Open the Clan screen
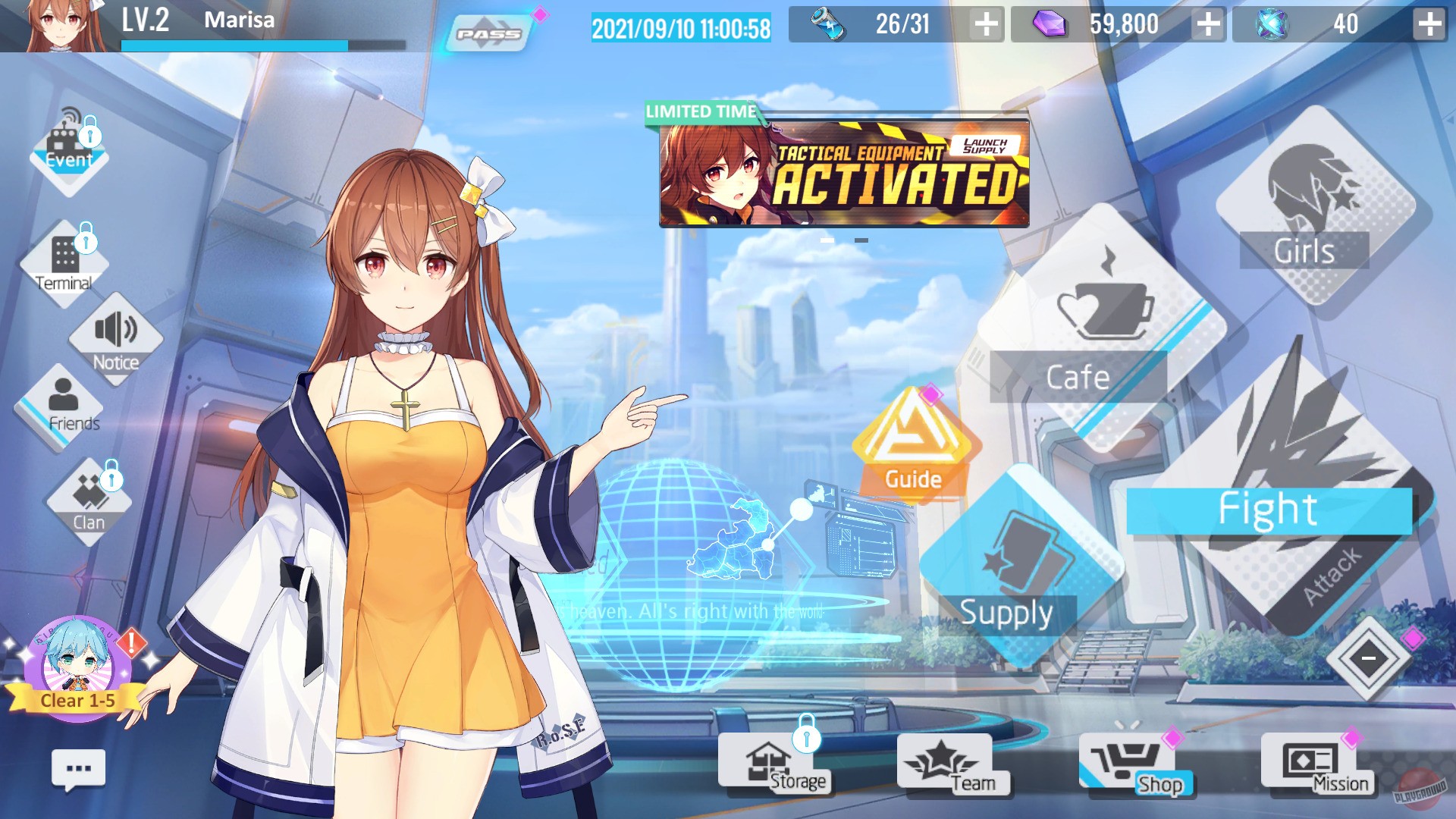 click(91, 500)
